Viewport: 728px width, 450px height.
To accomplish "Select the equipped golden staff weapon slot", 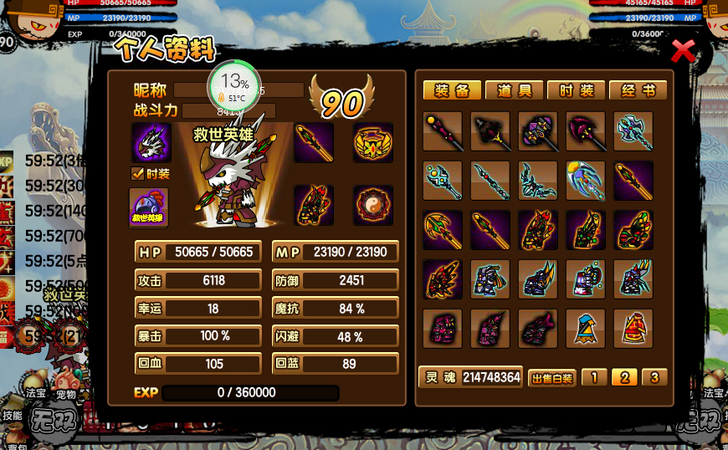I will click(313, 143).
